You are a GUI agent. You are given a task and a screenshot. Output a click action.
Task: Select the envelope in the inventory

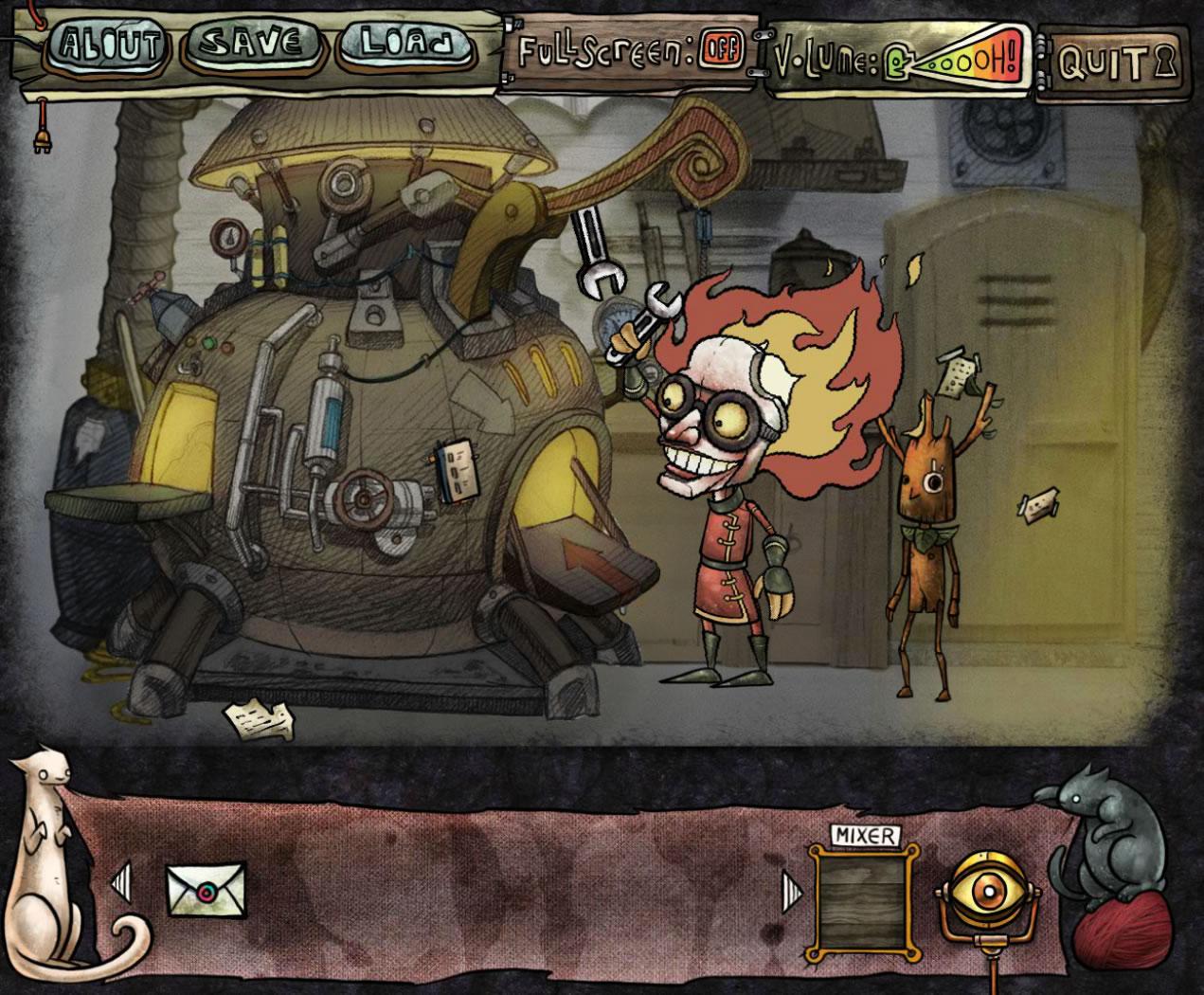pos(206,888)
